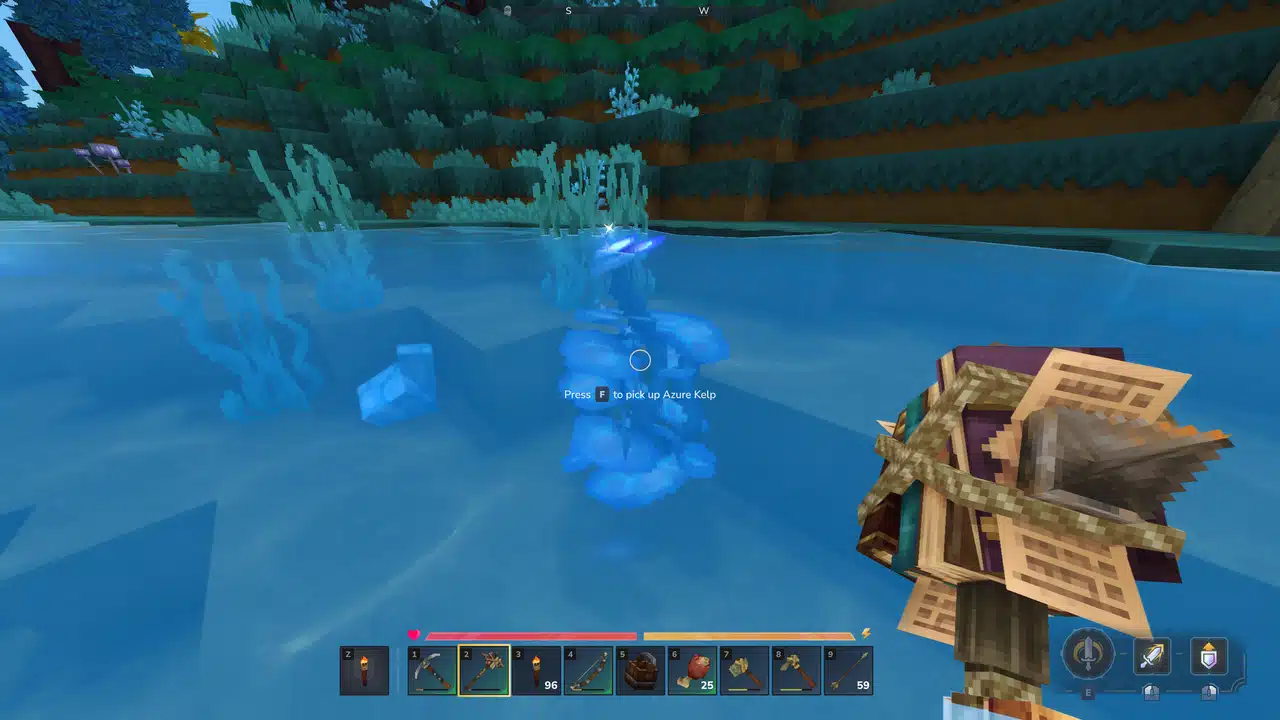Select the hammer in hotbar slot 7
This screenshot has height=720, width=1280.
(745, 669)
